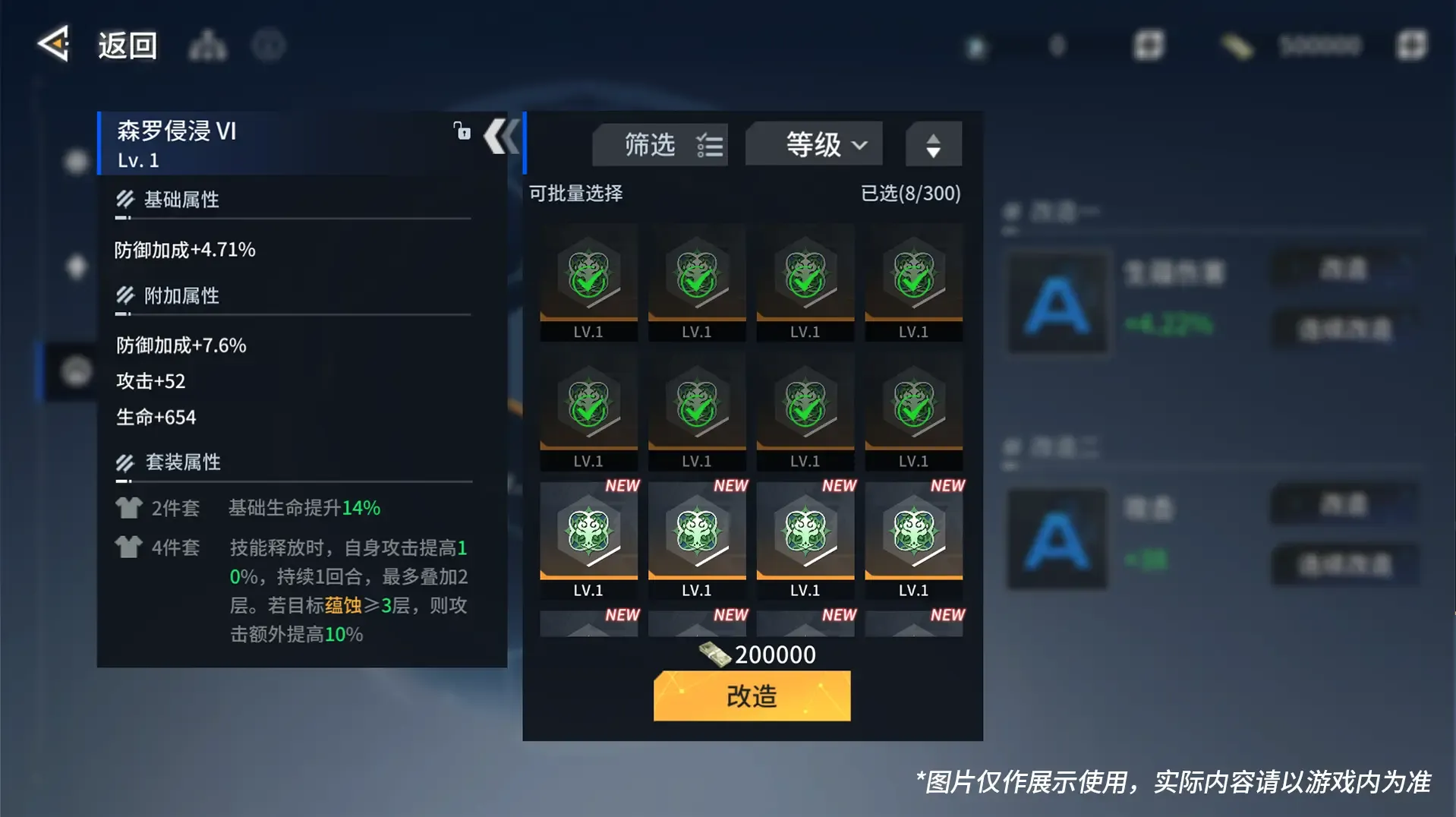Click the circular badge icon beside the emblem
The width and height of the screenshot is (1456, 817).
pos(269,45)
